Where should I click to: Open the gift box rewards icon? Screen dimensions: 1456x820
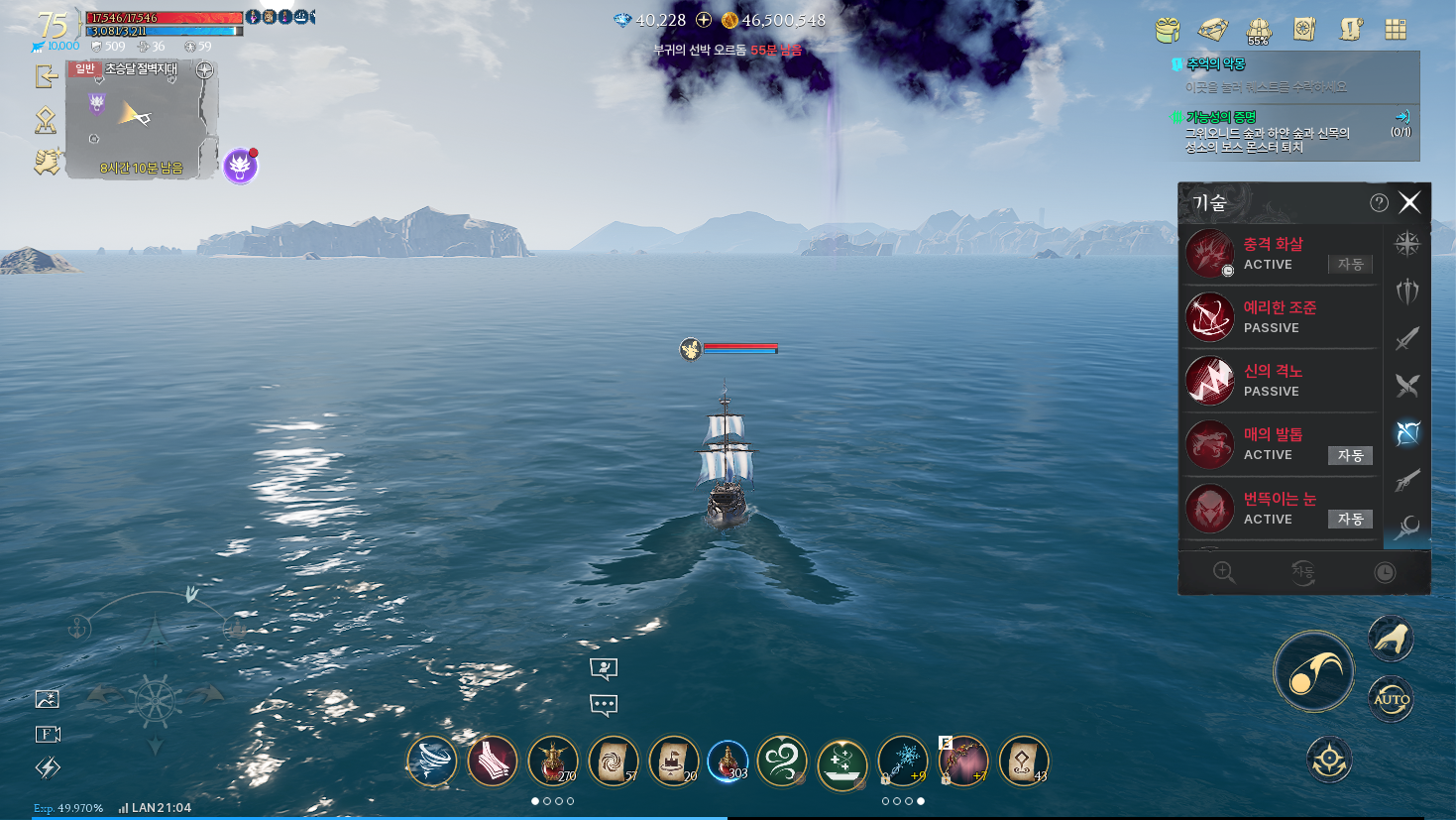pos(1168,30)
